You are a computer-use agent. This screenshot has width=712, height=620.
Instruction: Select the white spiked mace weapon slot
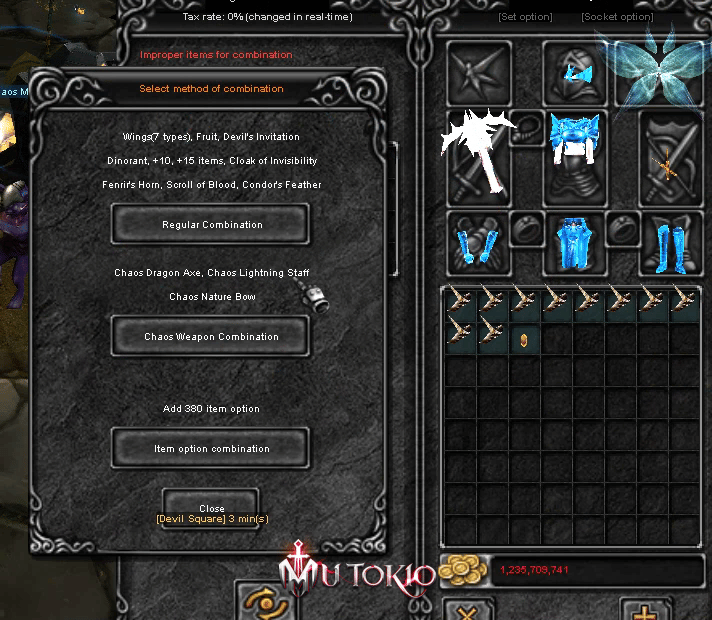(478, 152)
